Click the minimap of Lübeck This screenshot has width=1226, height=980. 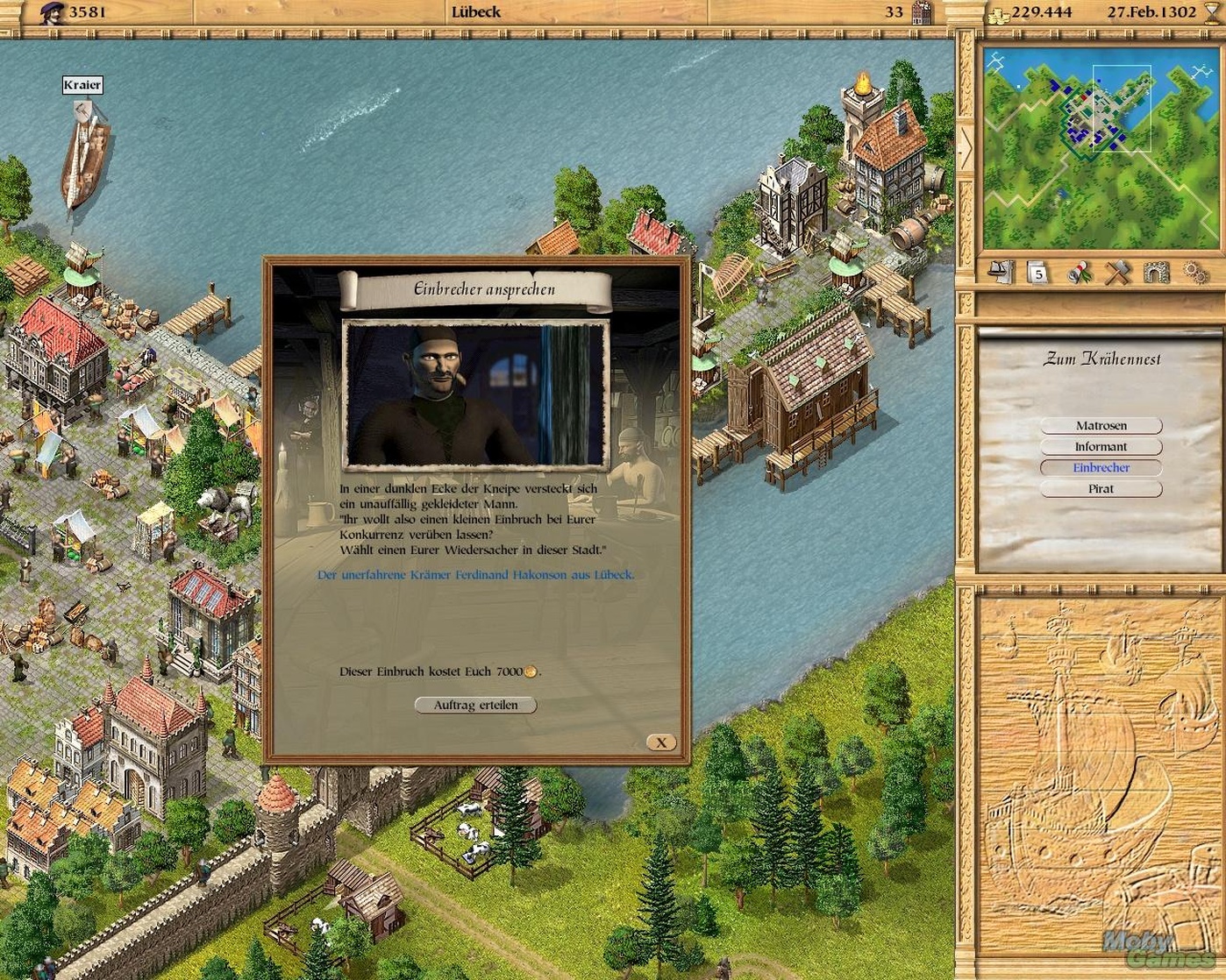pyautogui.click(x=1098, y=148)
